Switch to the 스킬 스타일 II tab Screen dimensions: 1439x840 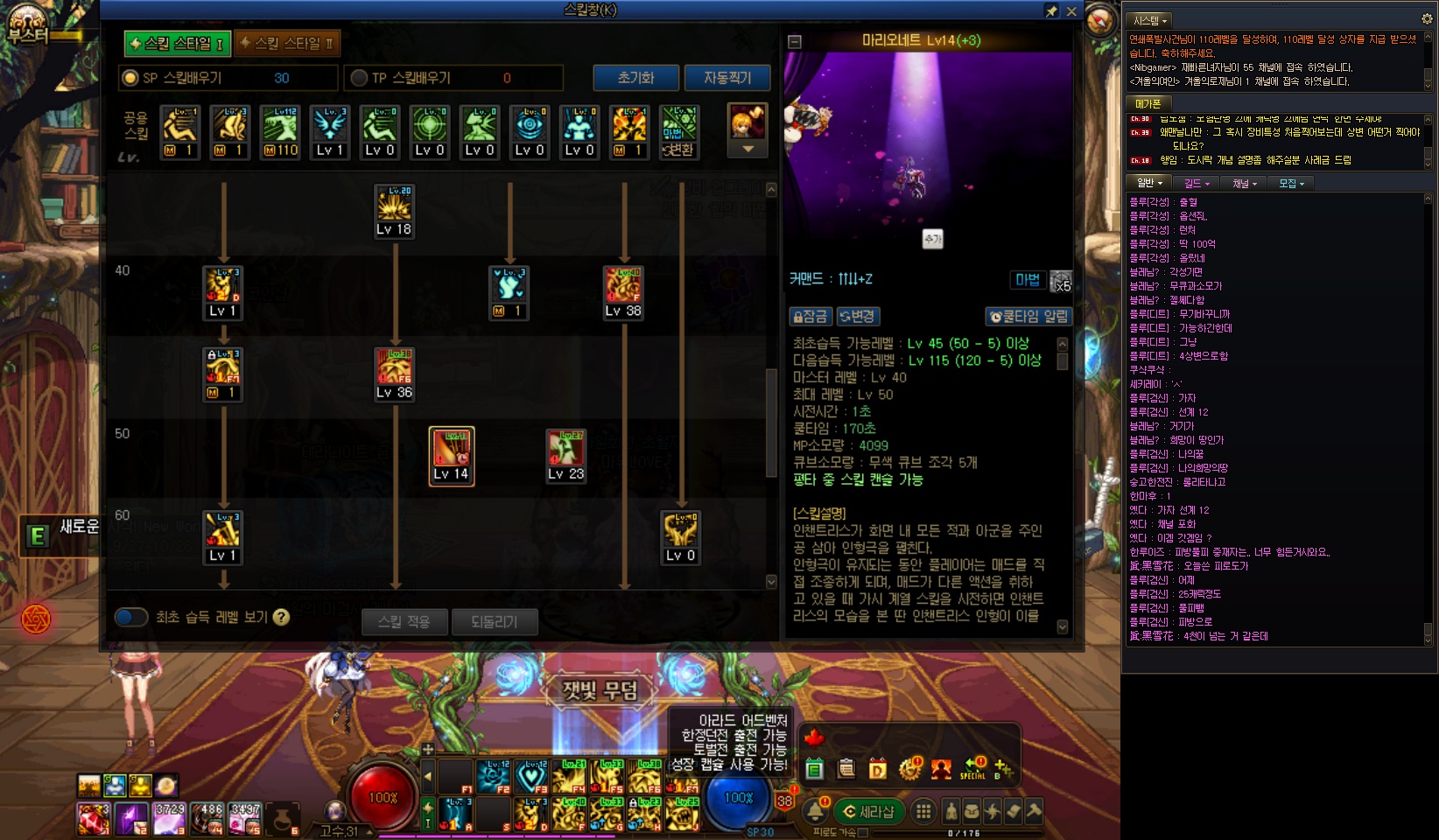click(287, 43)
